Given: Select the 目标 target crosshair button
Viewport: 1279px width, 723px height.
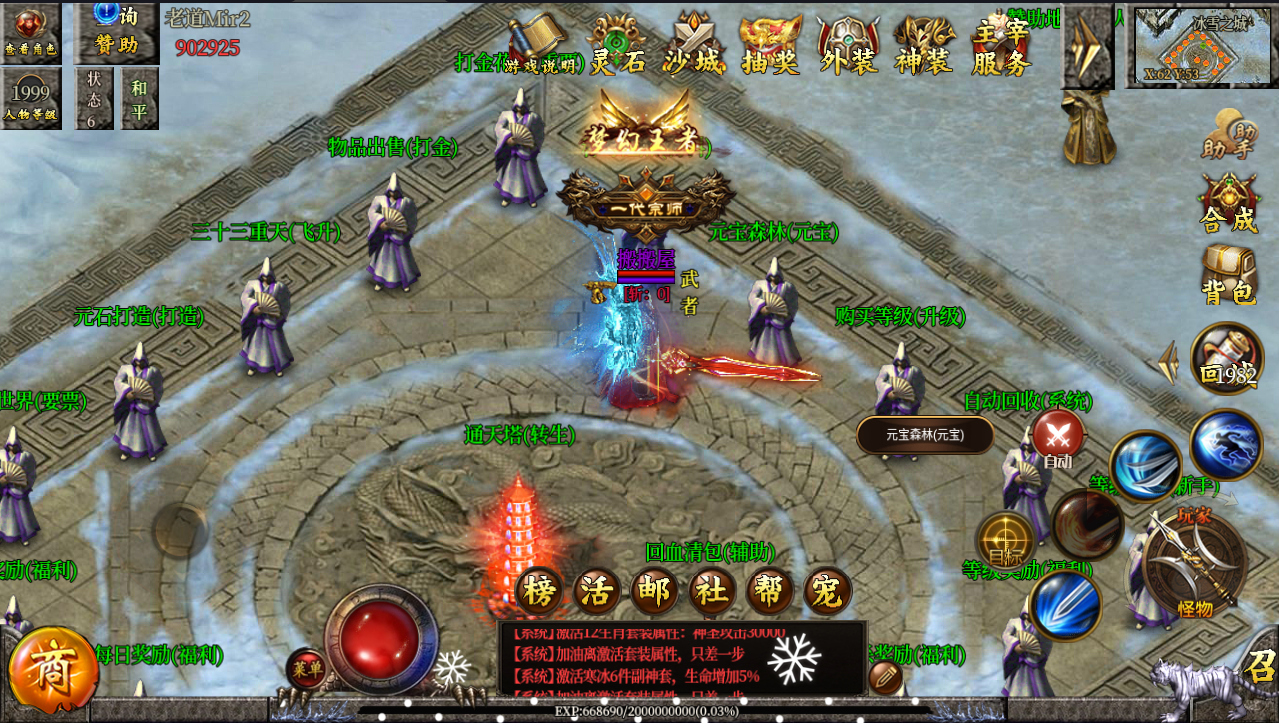Looking at the screenshot, I should point(1006,540).
